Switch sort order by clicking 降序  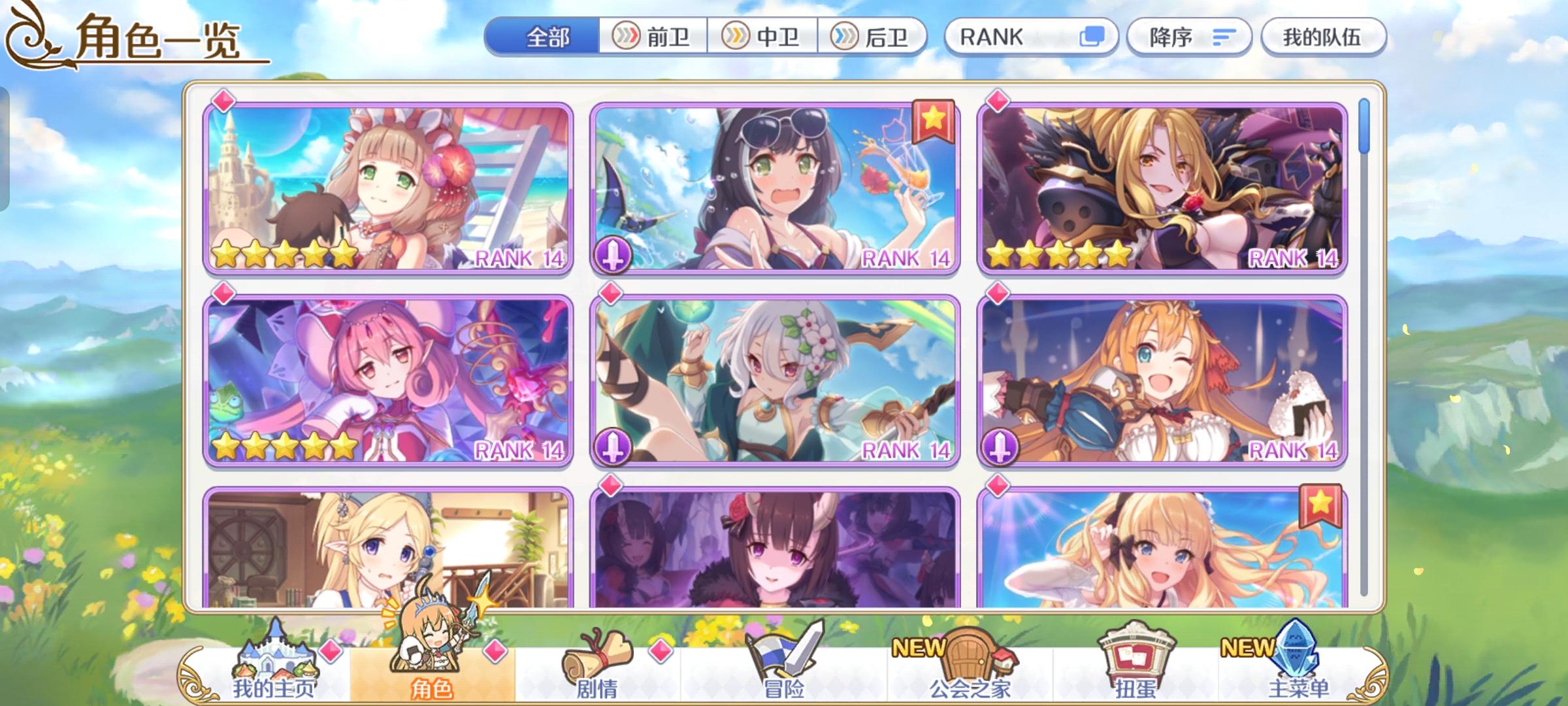tap(1190, 37)
